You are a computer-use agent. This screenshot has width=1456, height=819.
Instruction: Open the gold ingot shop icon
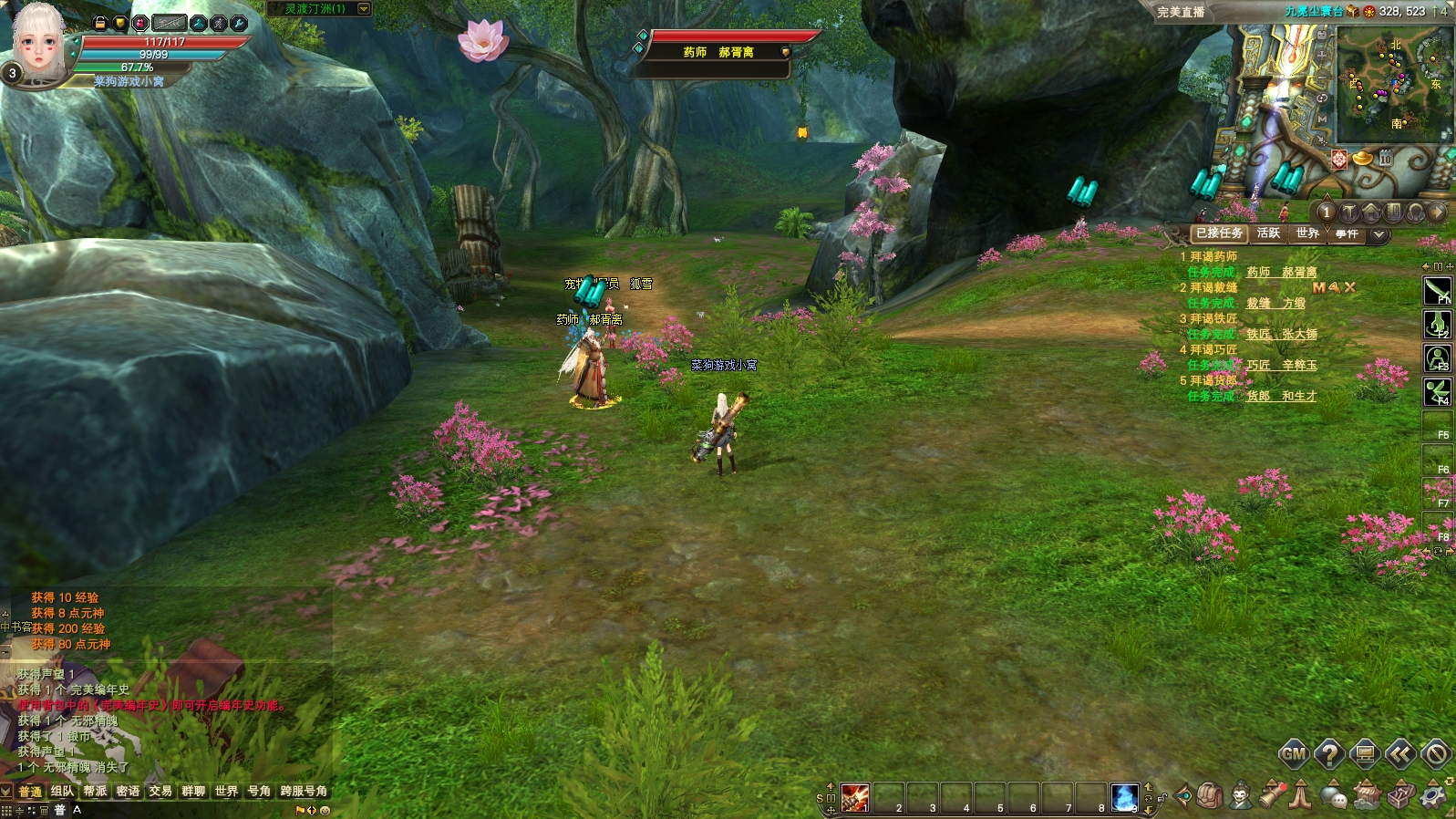coord(1362,159)
